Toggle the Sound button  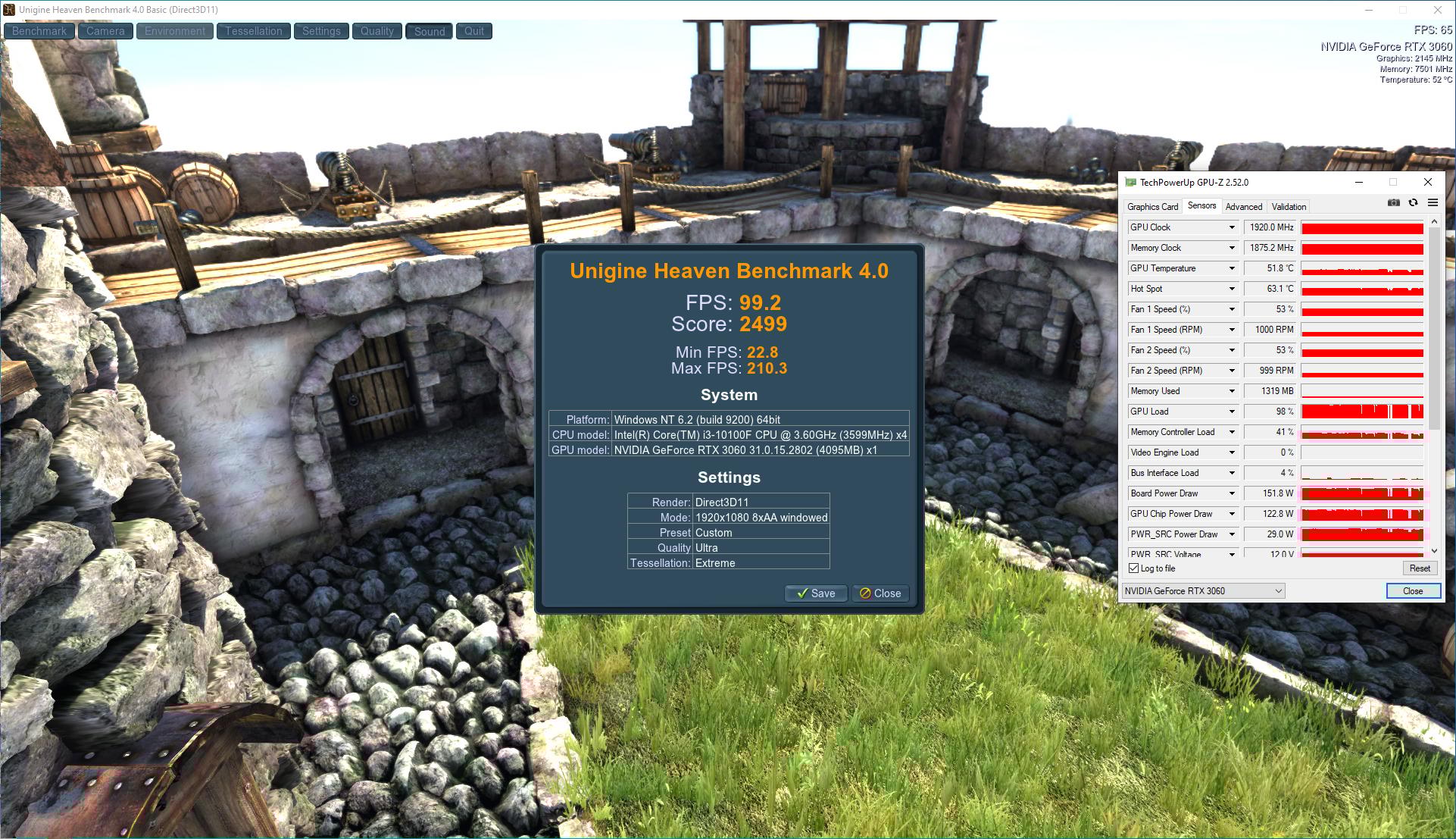click(430, 31)
